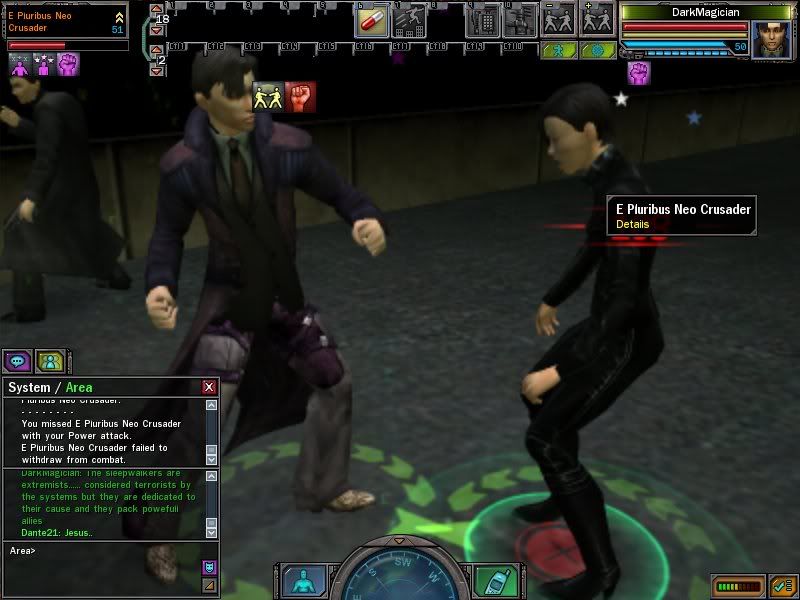Open the chat speech bubble button
Image resolution: width=800 pixels, height=600 pixels.
17,361
